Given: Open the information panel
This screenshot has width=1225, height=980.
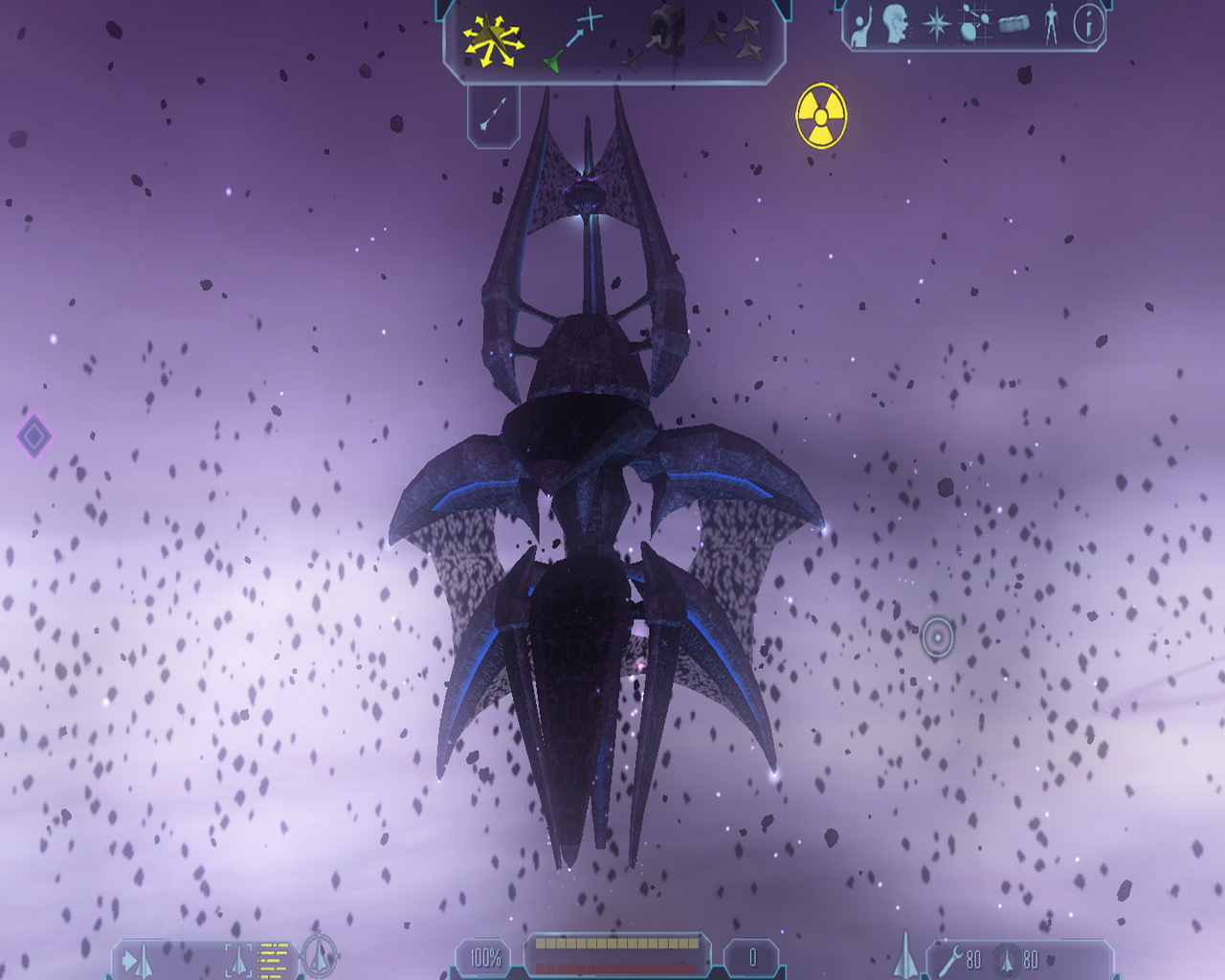Looking at the screenshot, I should tap(1088, 24).
